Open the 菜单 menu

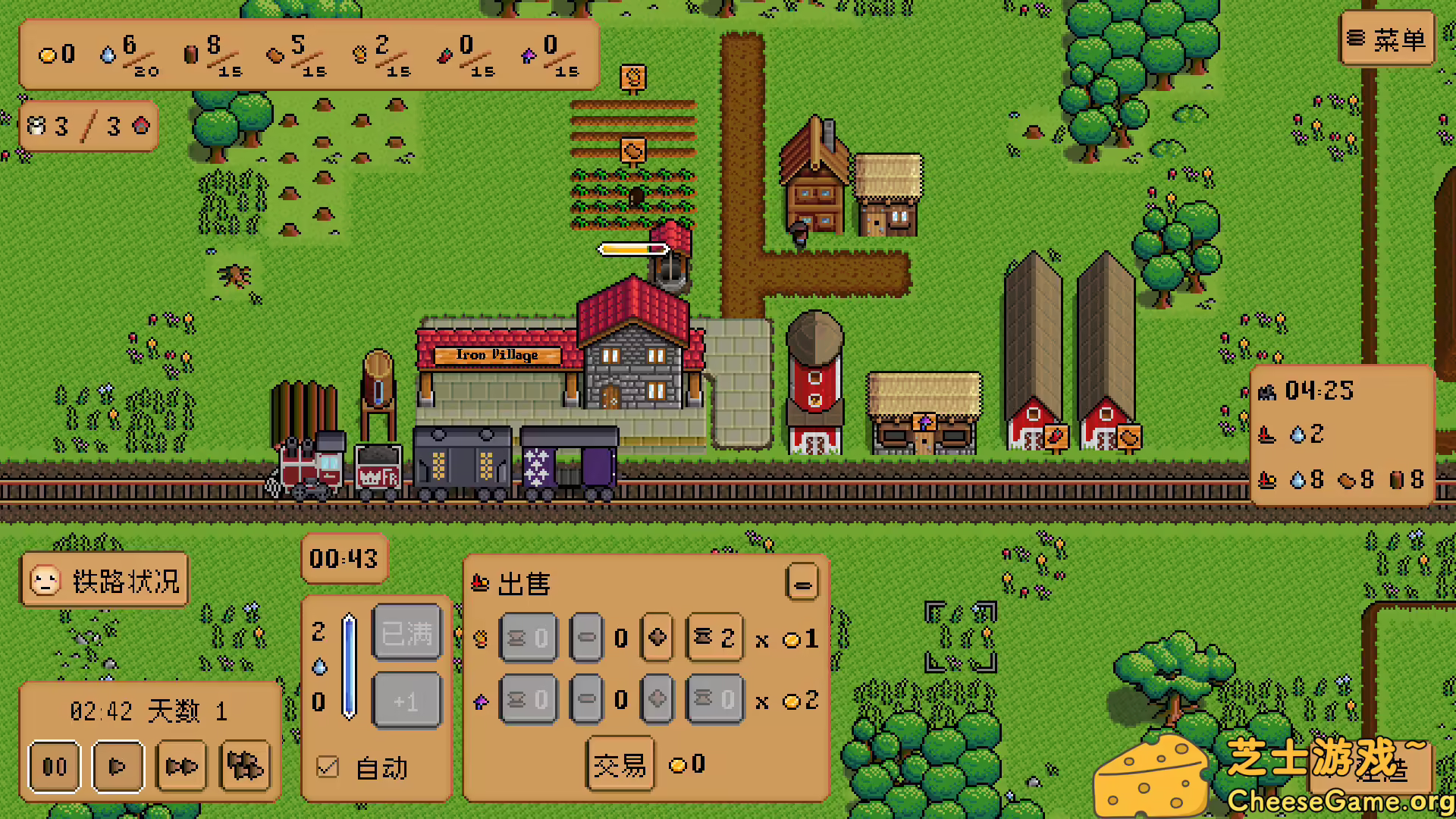1388,39
